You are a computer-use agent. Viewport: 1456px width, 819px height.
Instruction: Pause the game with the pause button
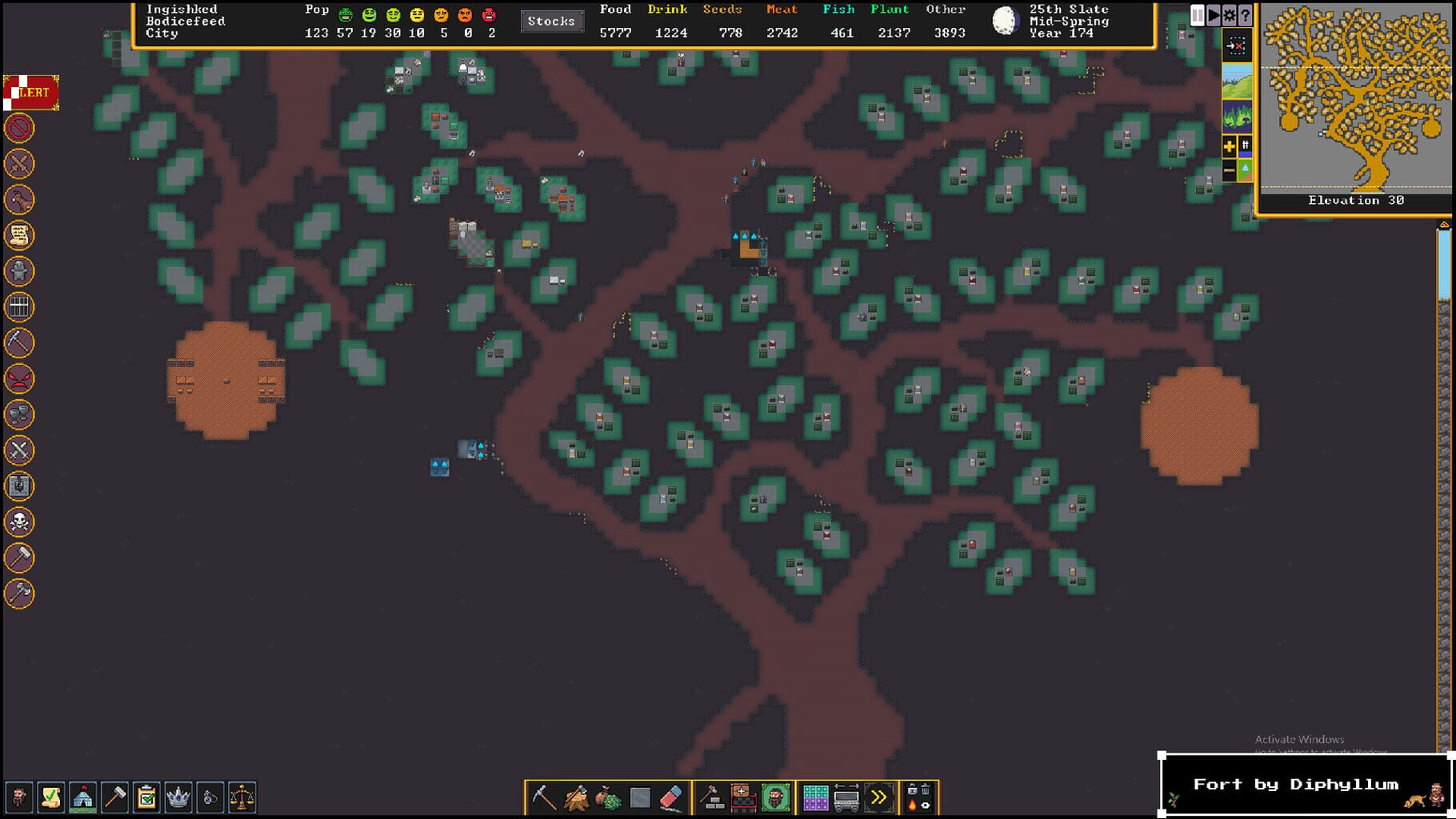point(1197,14)
